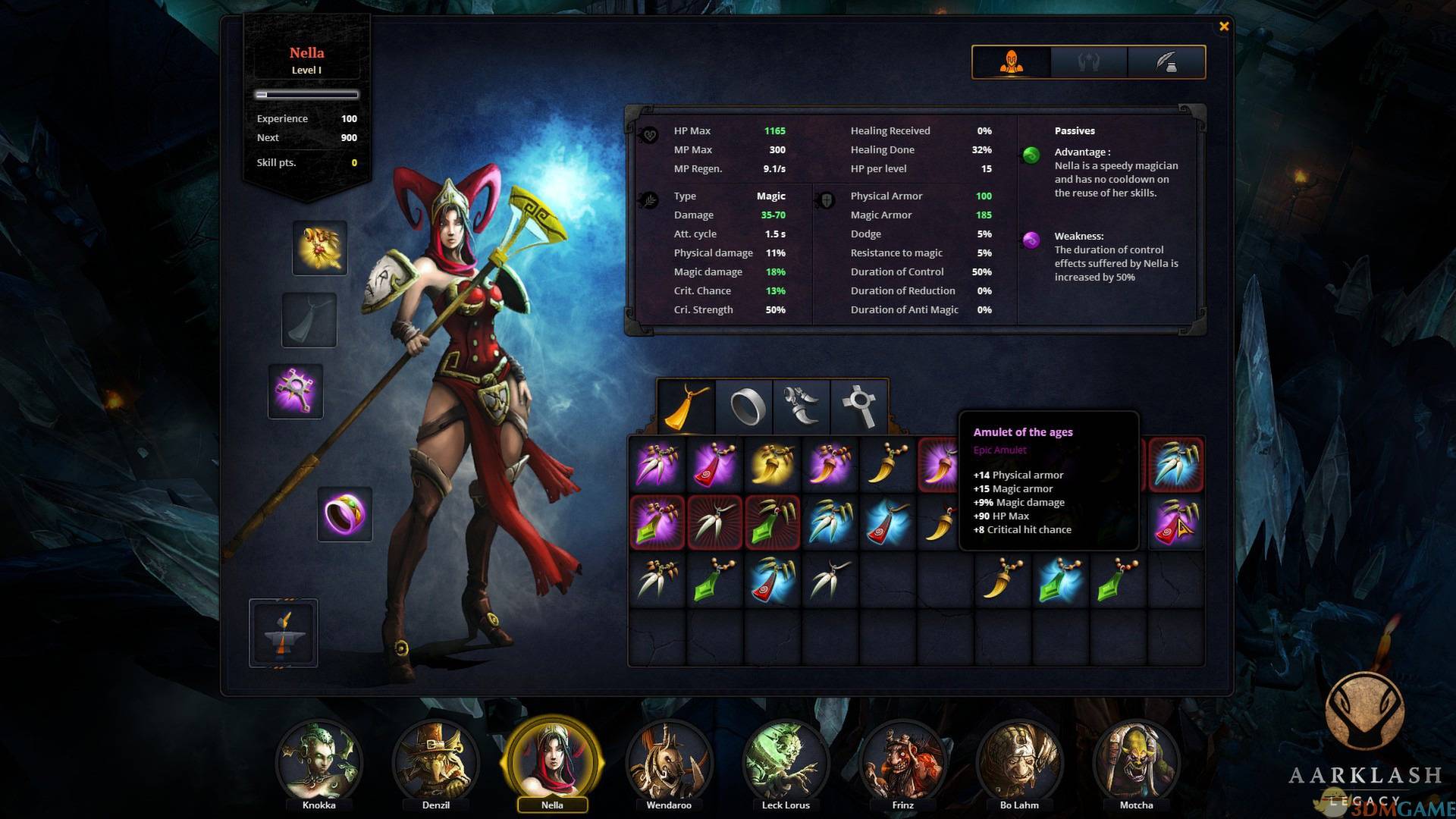Select the relic cross inventory category
Viewport: 1456px width, 819px height.
click(859, 406)
